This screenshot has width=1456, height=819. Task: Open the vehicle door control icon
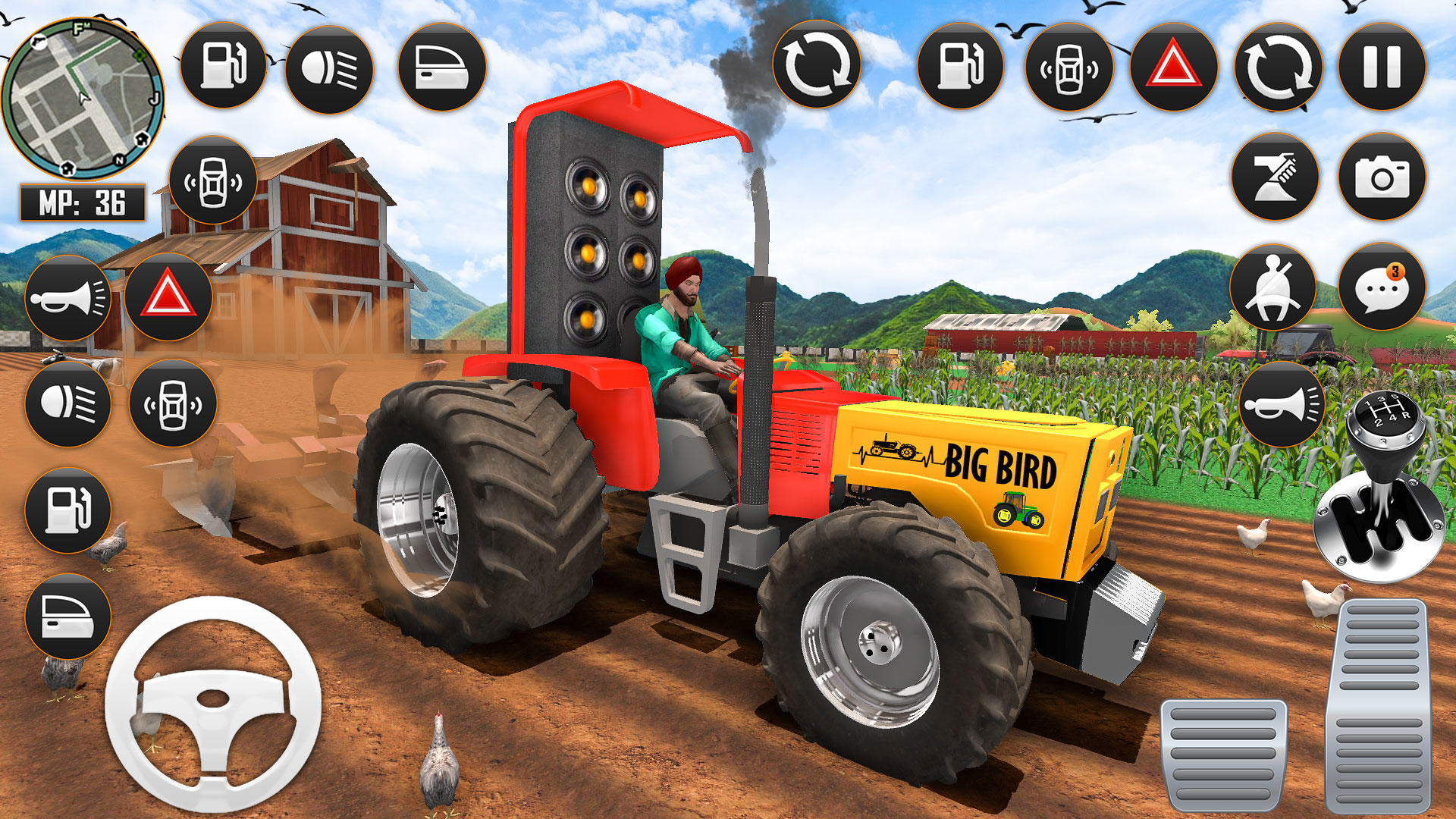pos(67,614)
